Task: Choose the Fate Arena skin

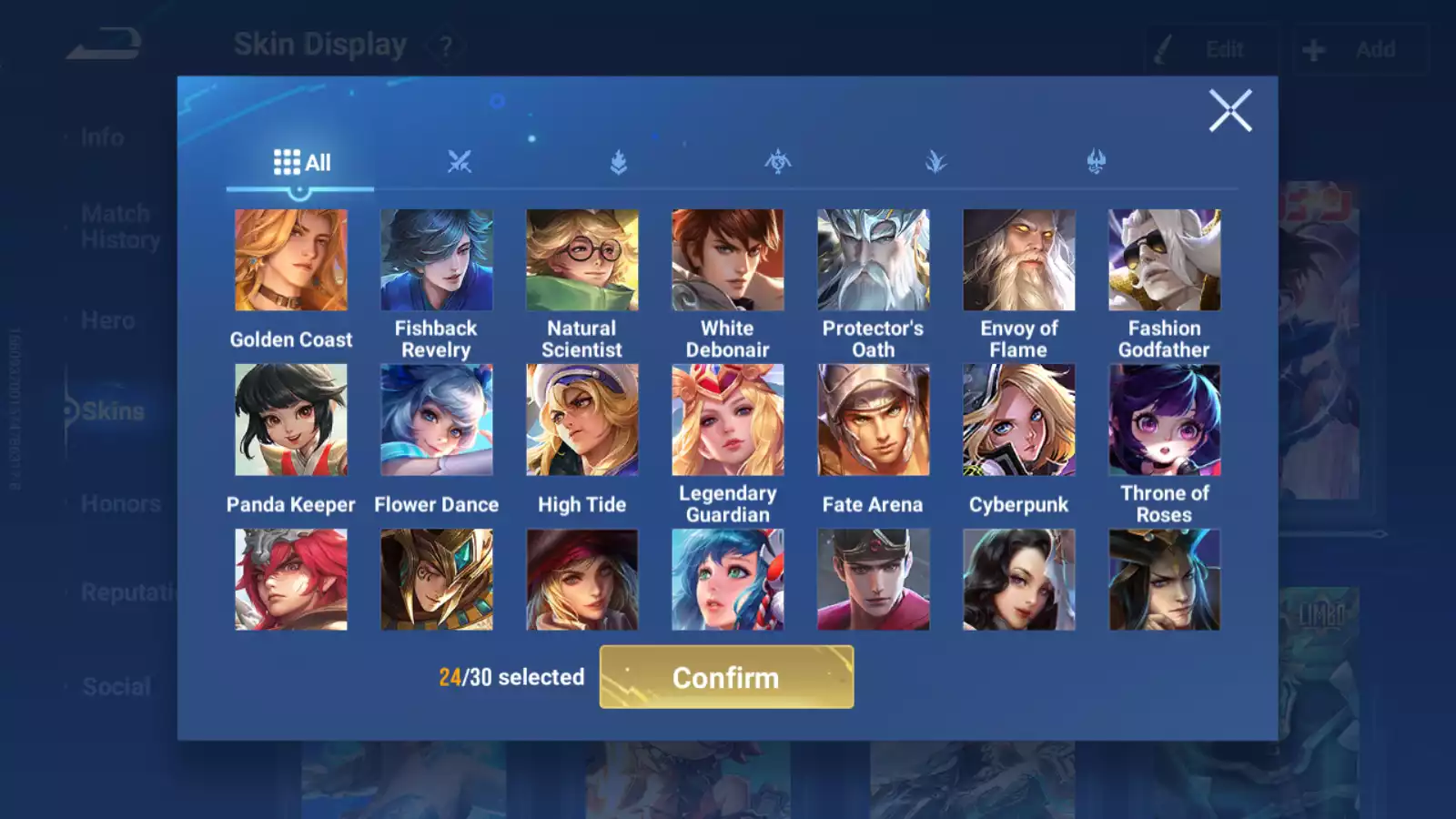Action: pyautogui.click(x=874, y=420)
